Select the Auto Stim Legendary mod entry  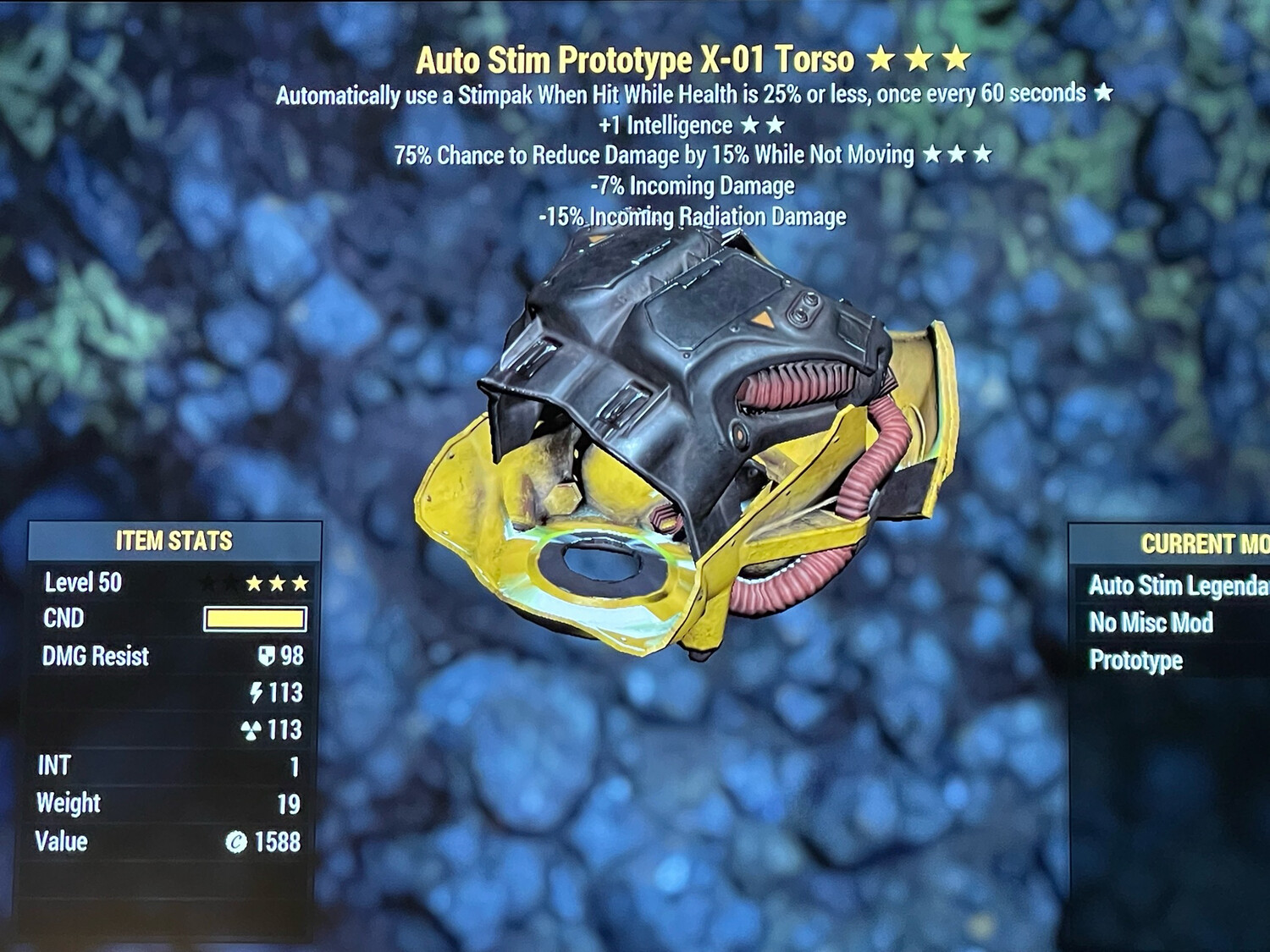click(1173, 585)
